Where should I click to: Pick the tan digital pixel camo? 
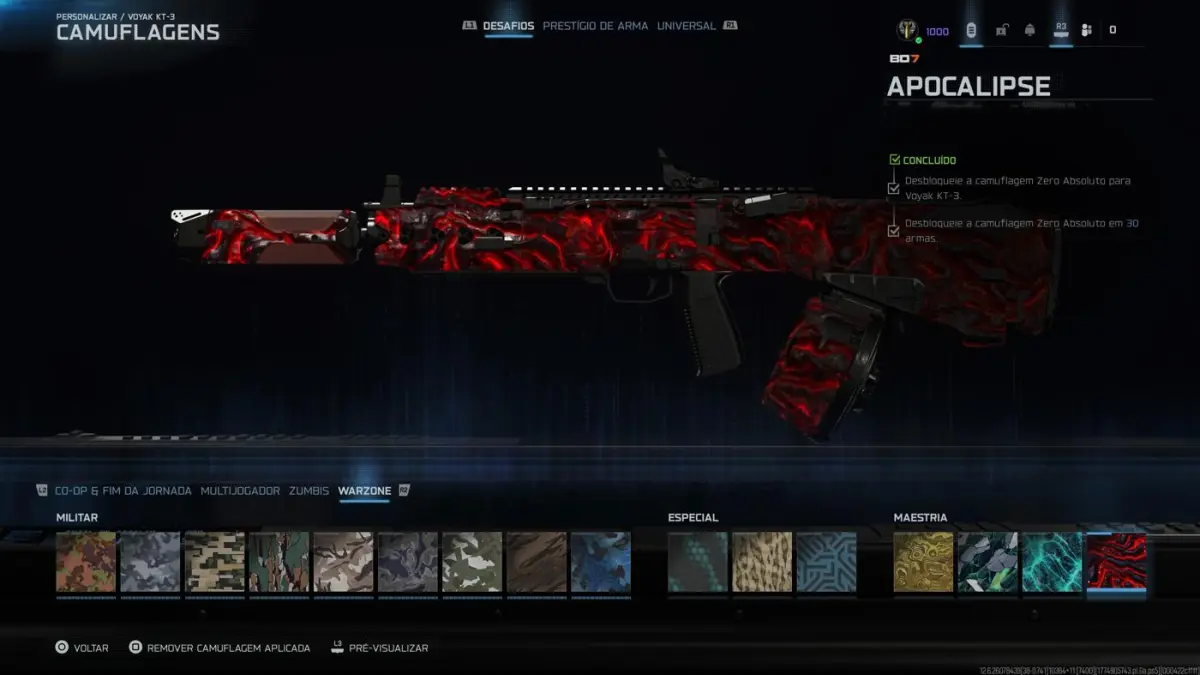[x=214, y=562]
